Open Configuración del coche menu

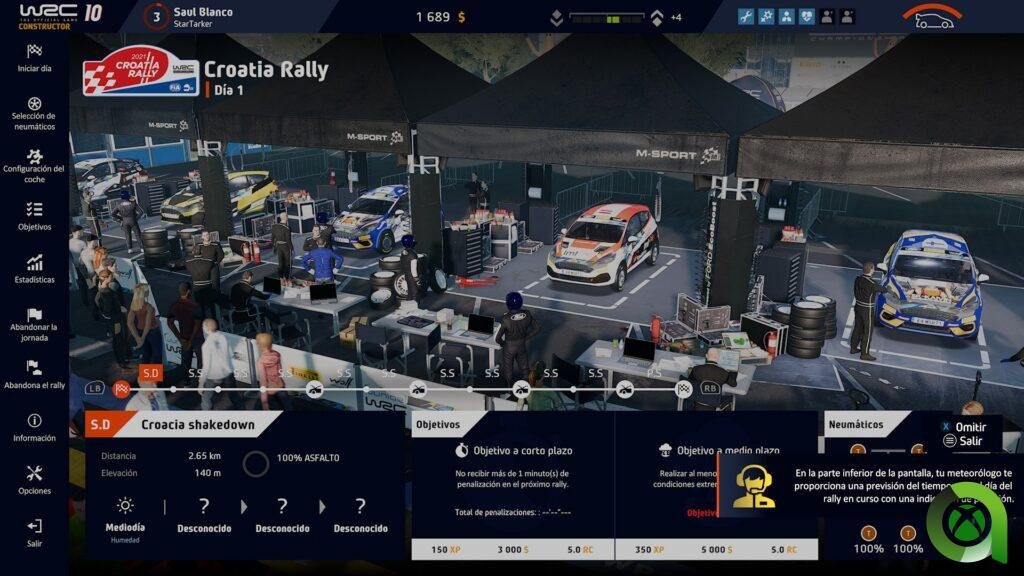(x=34, y=166)
